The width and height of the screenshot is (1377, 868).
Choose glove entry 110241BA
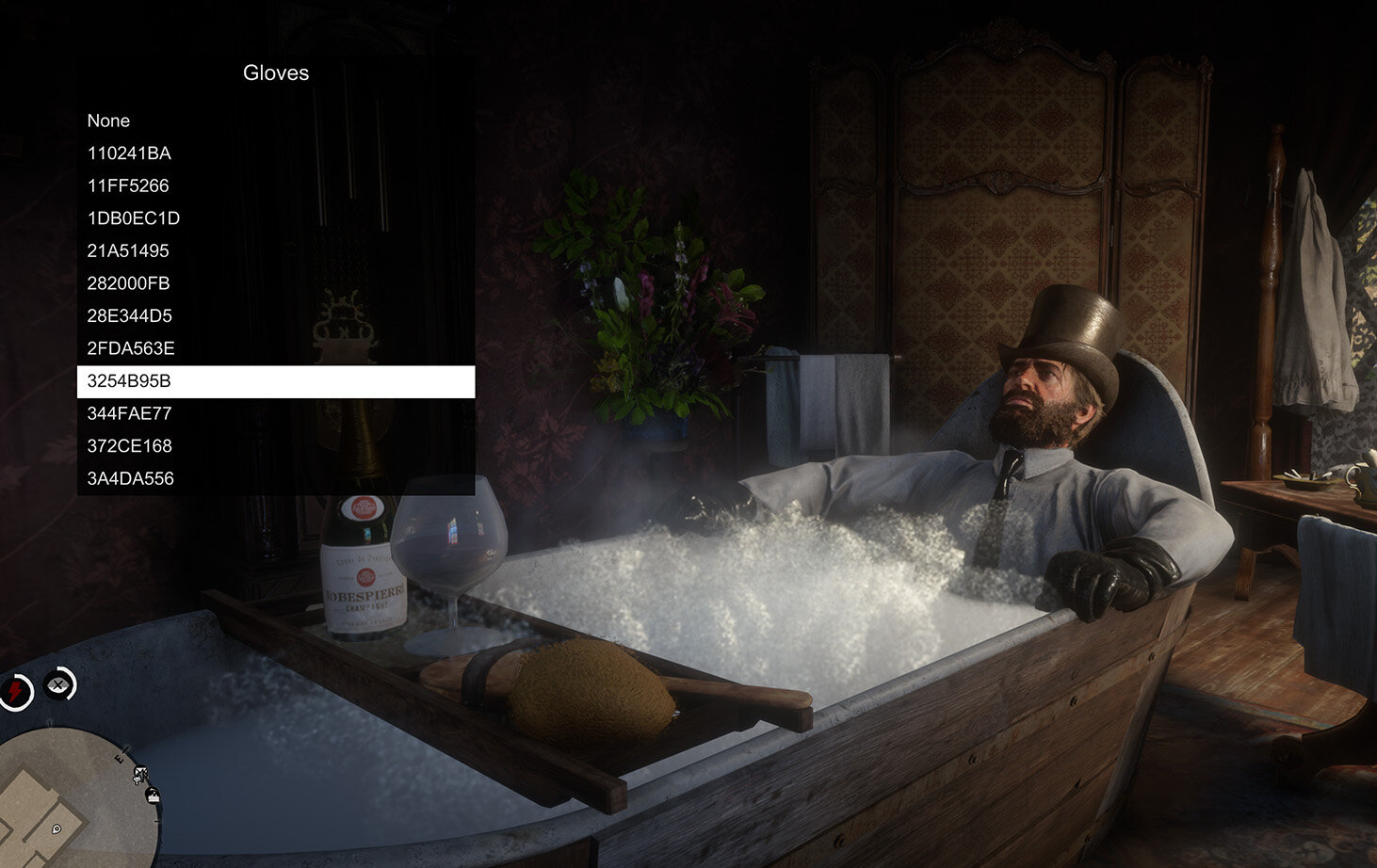tap(129, 153)
